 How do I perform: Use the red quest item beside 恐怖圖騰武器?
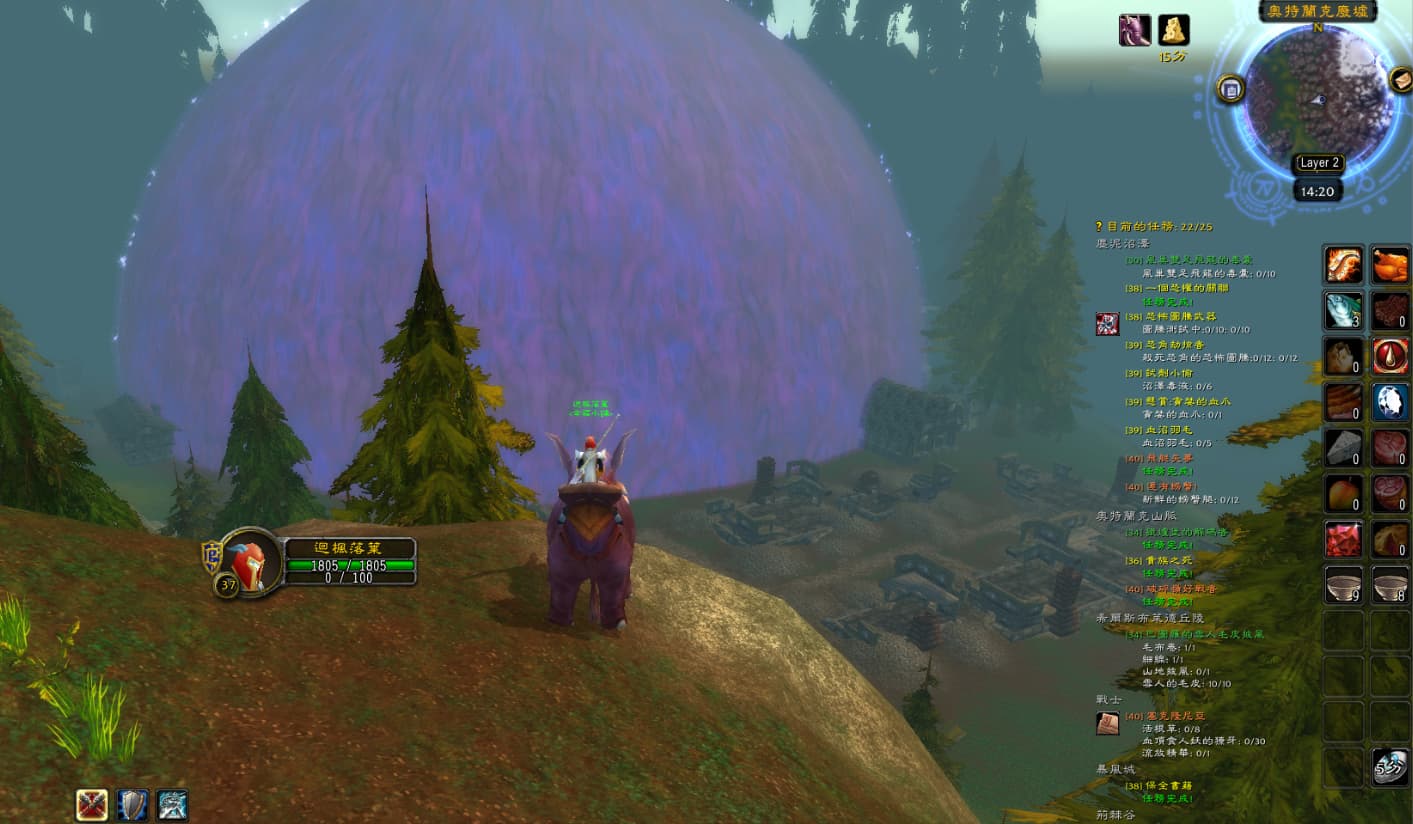click(x=1107, y=323)
